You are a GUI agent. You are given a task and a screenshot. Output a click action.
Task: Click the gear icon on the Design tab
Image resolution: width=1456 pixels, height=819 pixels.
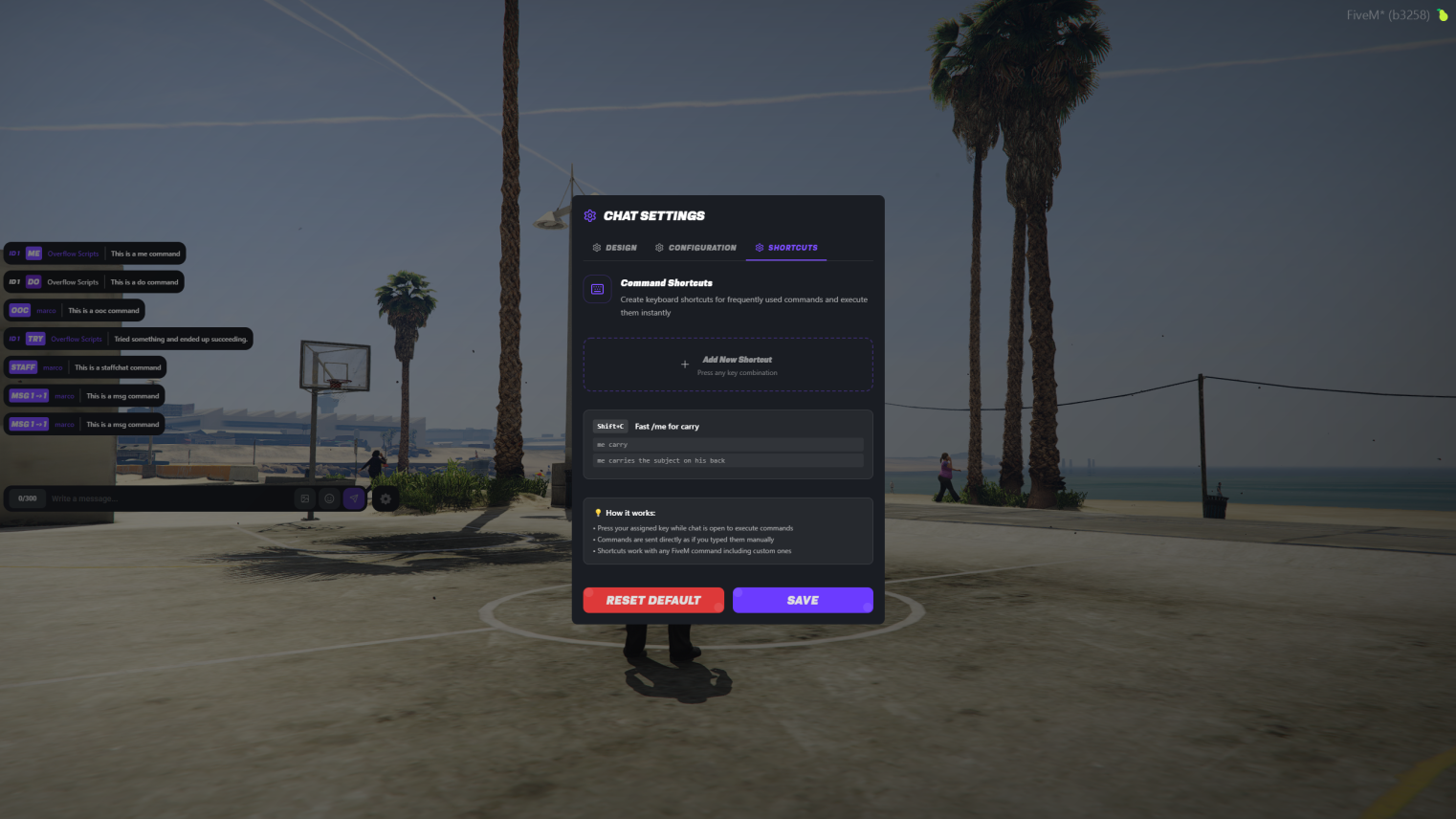click(599, 247)
